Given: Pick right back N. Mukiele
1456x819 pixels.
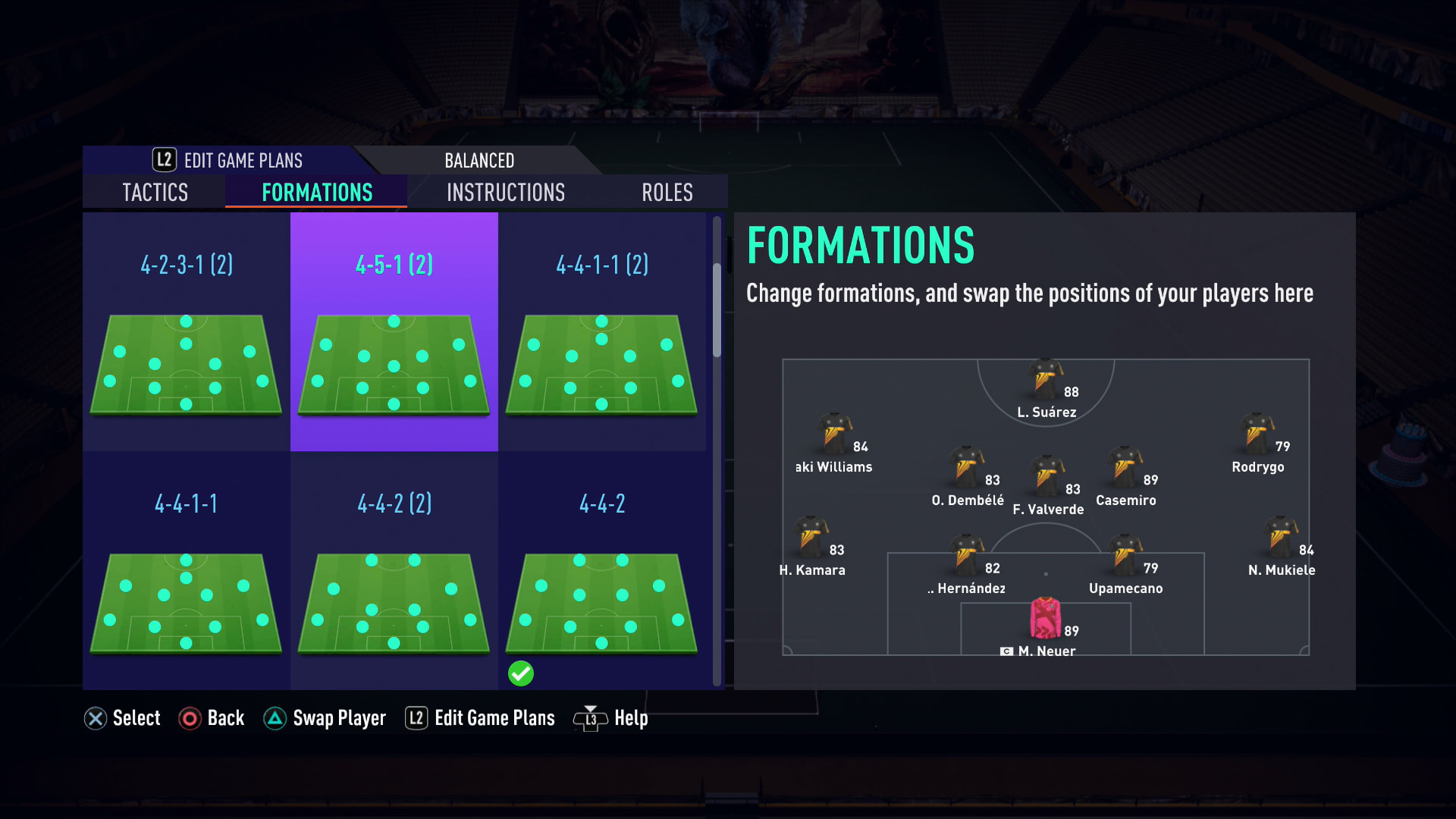Looking at the screenshot, I should pyautogui.click(x=1280, y=537).
